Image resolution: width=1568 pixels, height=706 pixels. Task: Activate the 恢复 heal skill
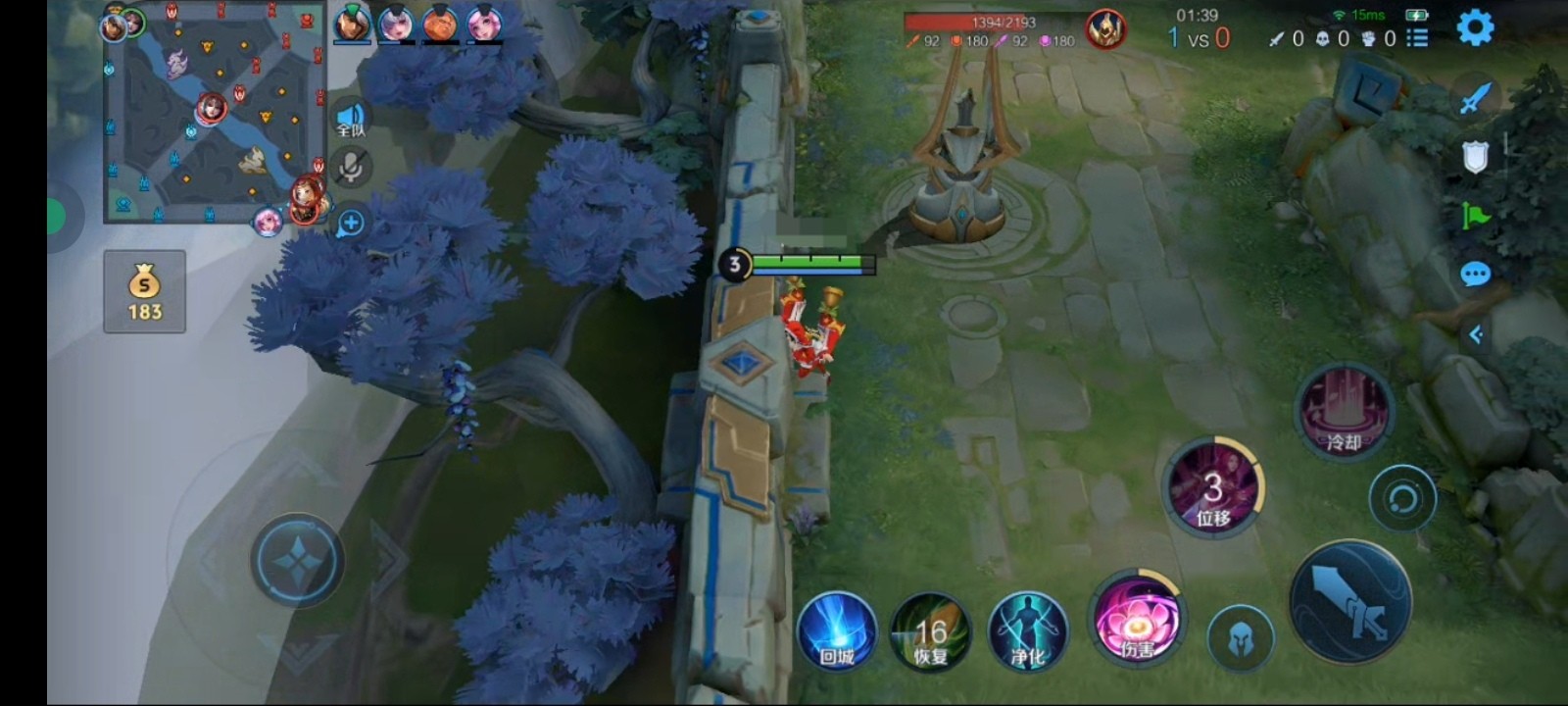coord(930,632)
